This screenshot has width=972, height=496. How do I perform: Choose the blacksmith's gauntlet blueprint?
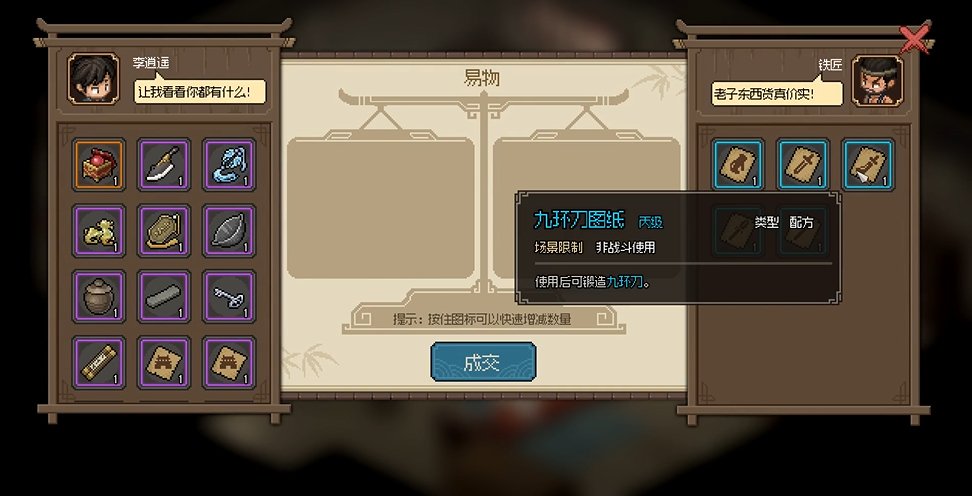739,165
